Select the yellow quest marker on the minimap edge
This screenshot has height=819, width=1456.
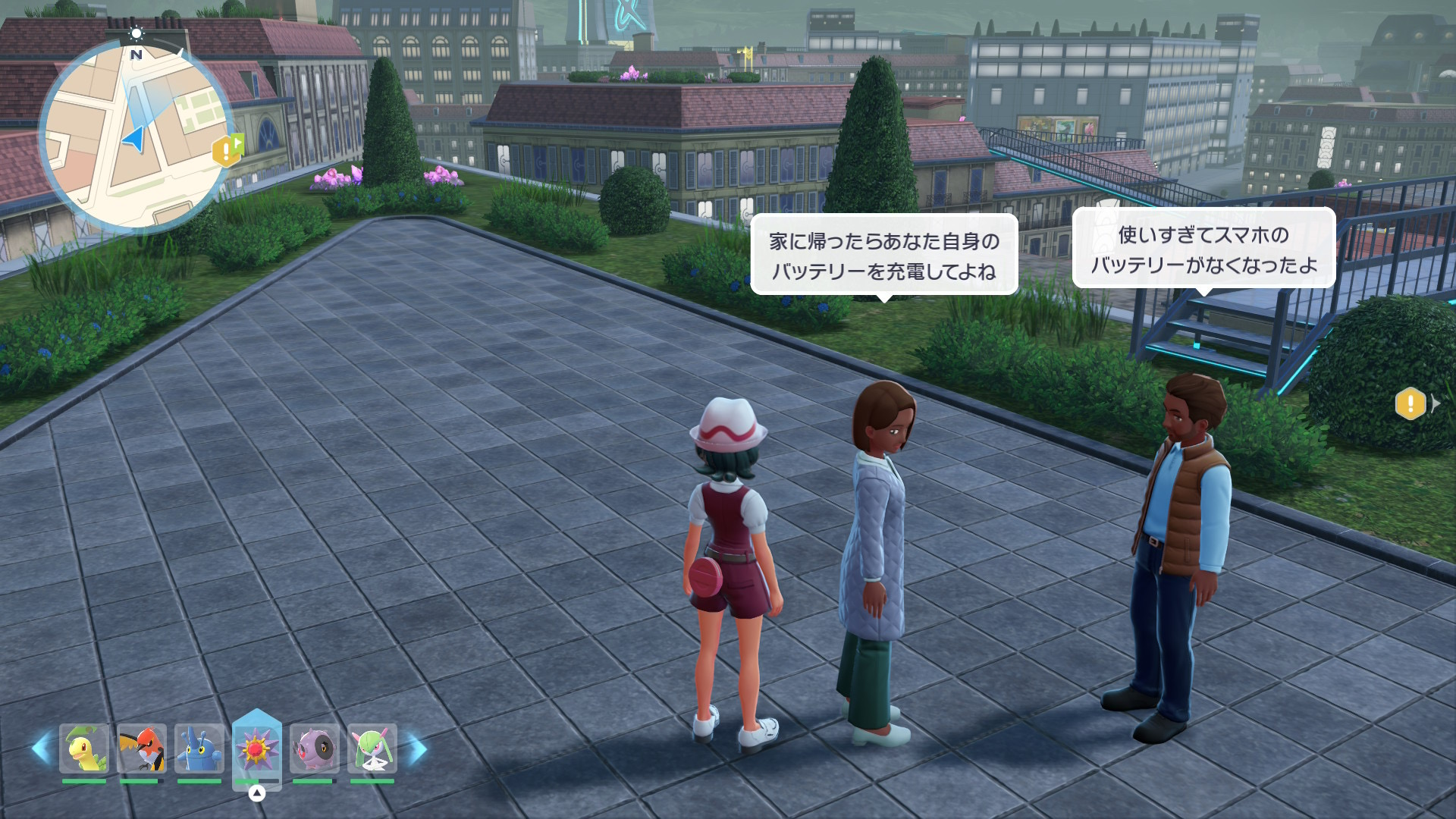227,150
